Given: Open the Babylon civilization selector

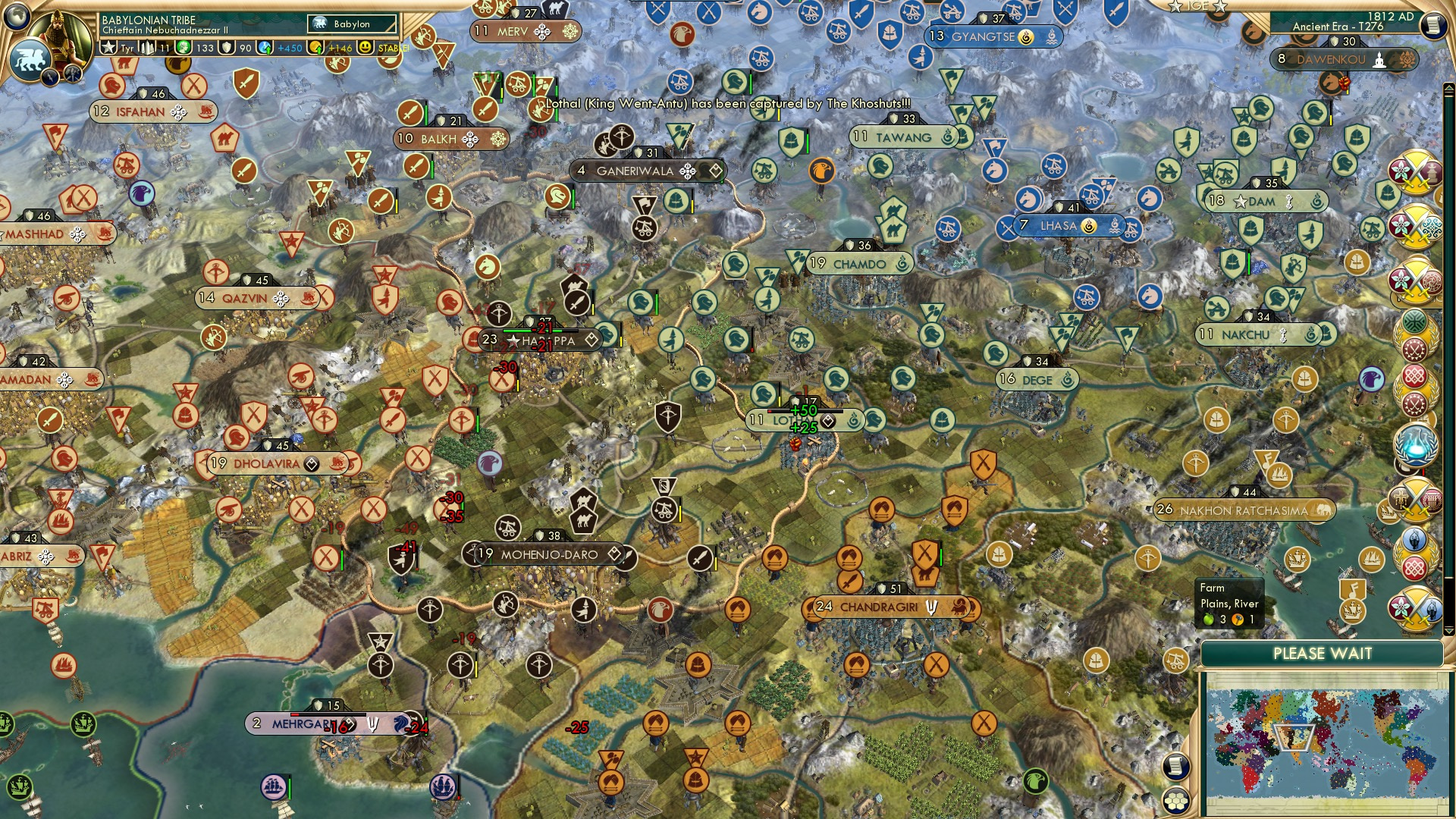Looking at the screenshot, I should tap(351, 24).
